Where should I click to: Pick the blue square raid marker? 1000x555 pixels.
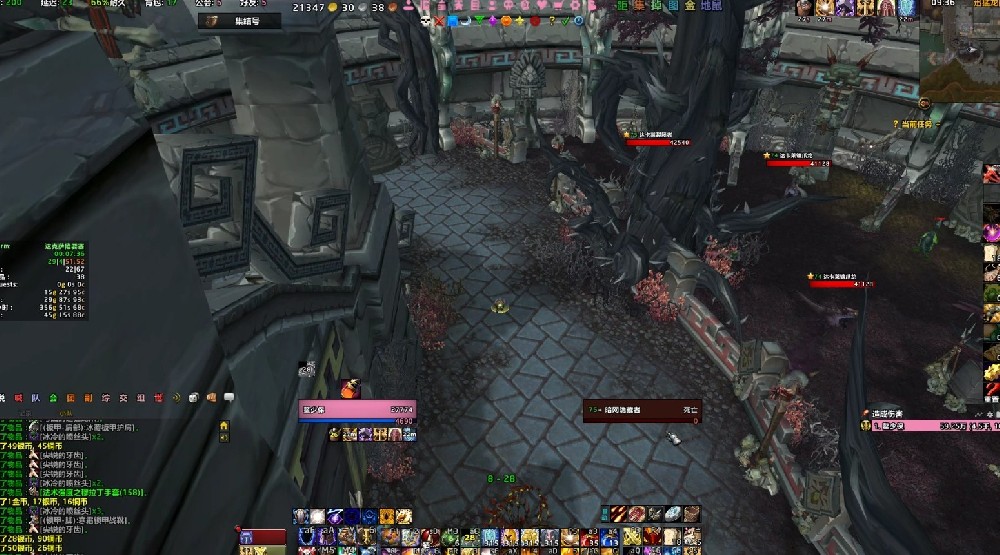(452, 21)
